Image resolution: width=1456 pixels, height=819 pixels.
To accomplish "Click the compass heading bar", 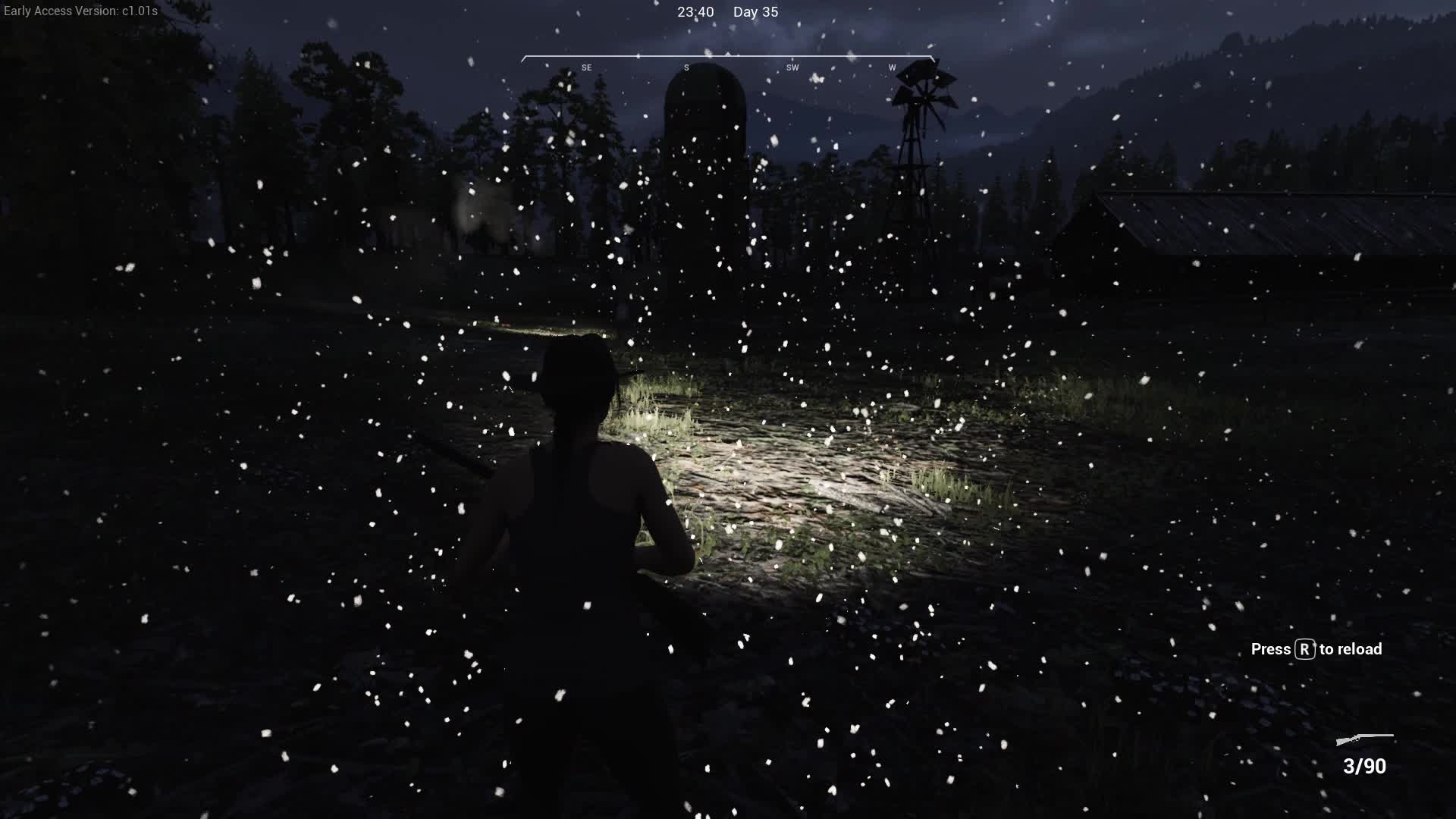I will [727, 61].
